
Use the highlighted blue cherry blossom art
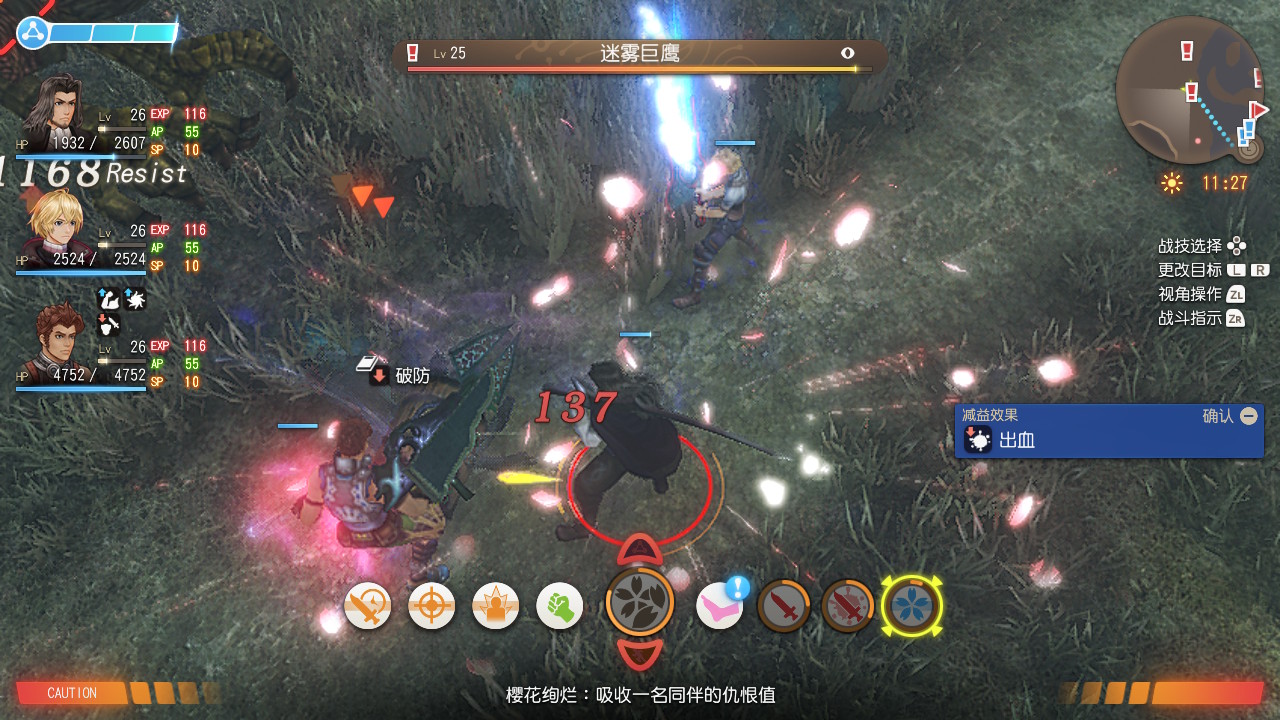[x=911, y=606]
